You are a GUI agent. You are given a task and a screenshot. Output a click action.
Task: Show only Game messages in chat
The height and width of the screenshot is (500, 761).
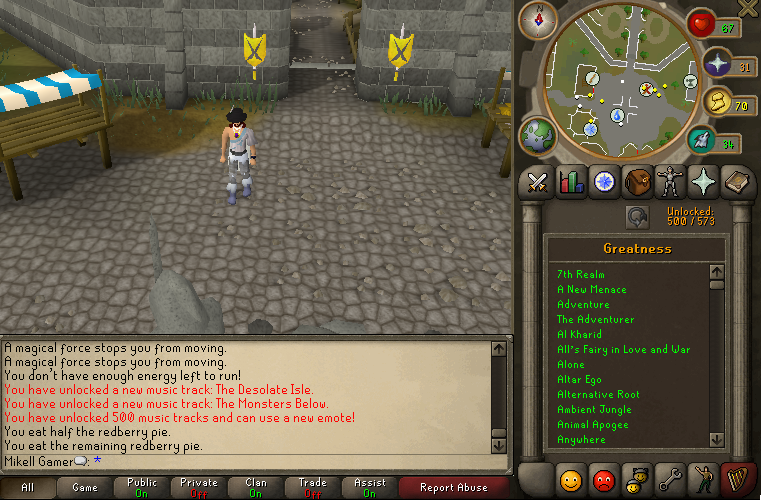click(84, 488)
